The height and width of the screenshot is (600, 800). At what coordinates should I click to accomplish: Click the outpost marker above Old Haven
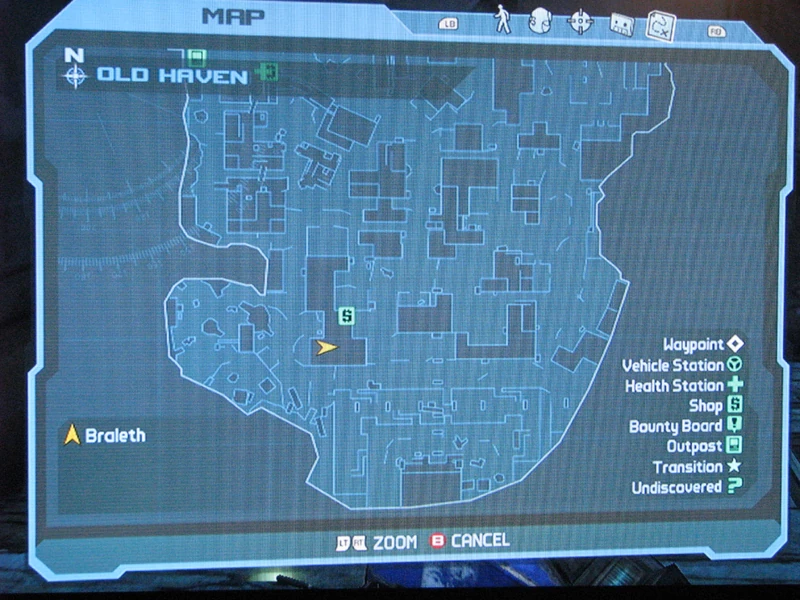click(197, 56)
